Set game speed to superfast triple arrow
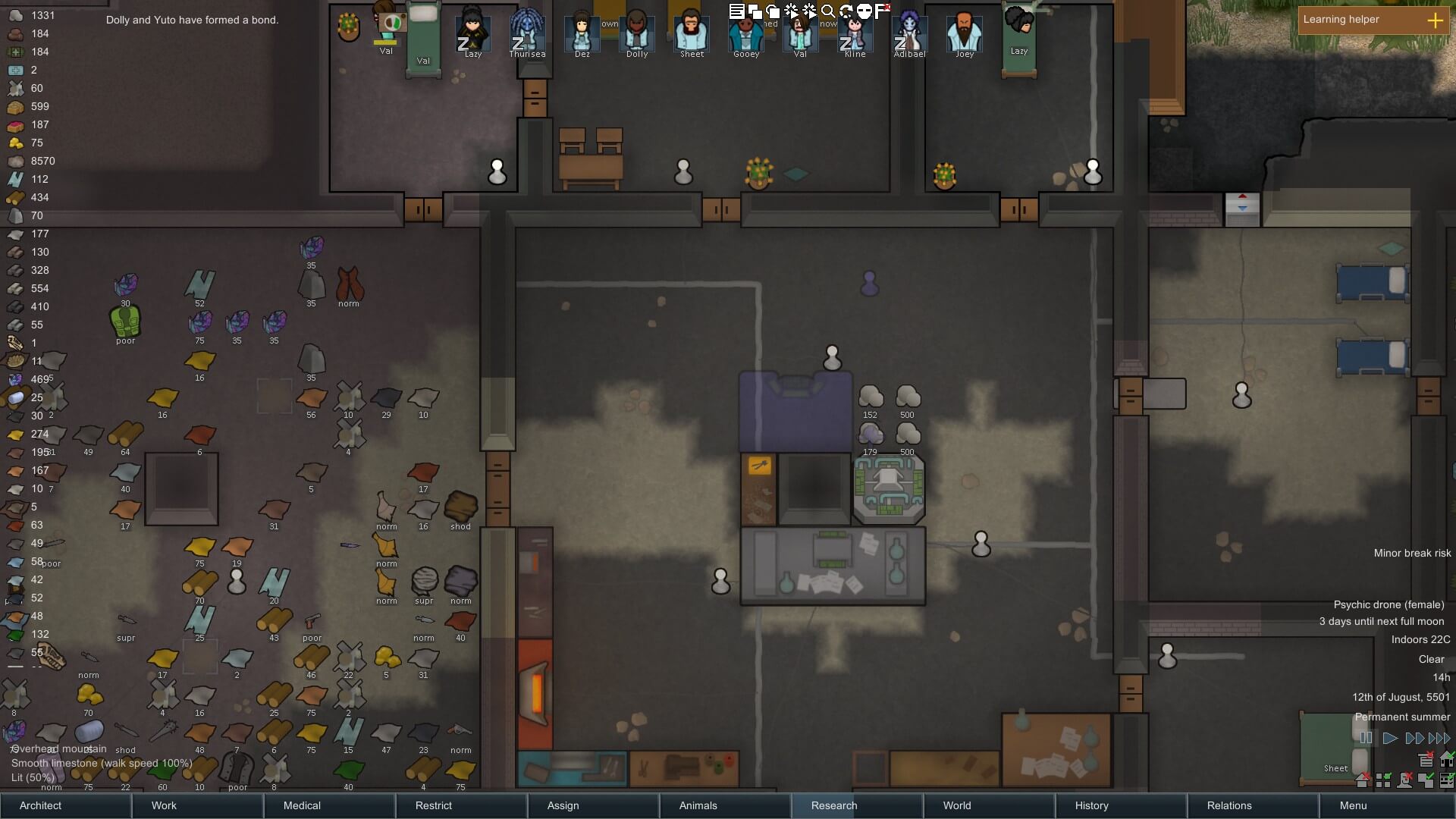Viewport: 1456px width, 819px height. pyautogui.click(x=1439, y=738)
